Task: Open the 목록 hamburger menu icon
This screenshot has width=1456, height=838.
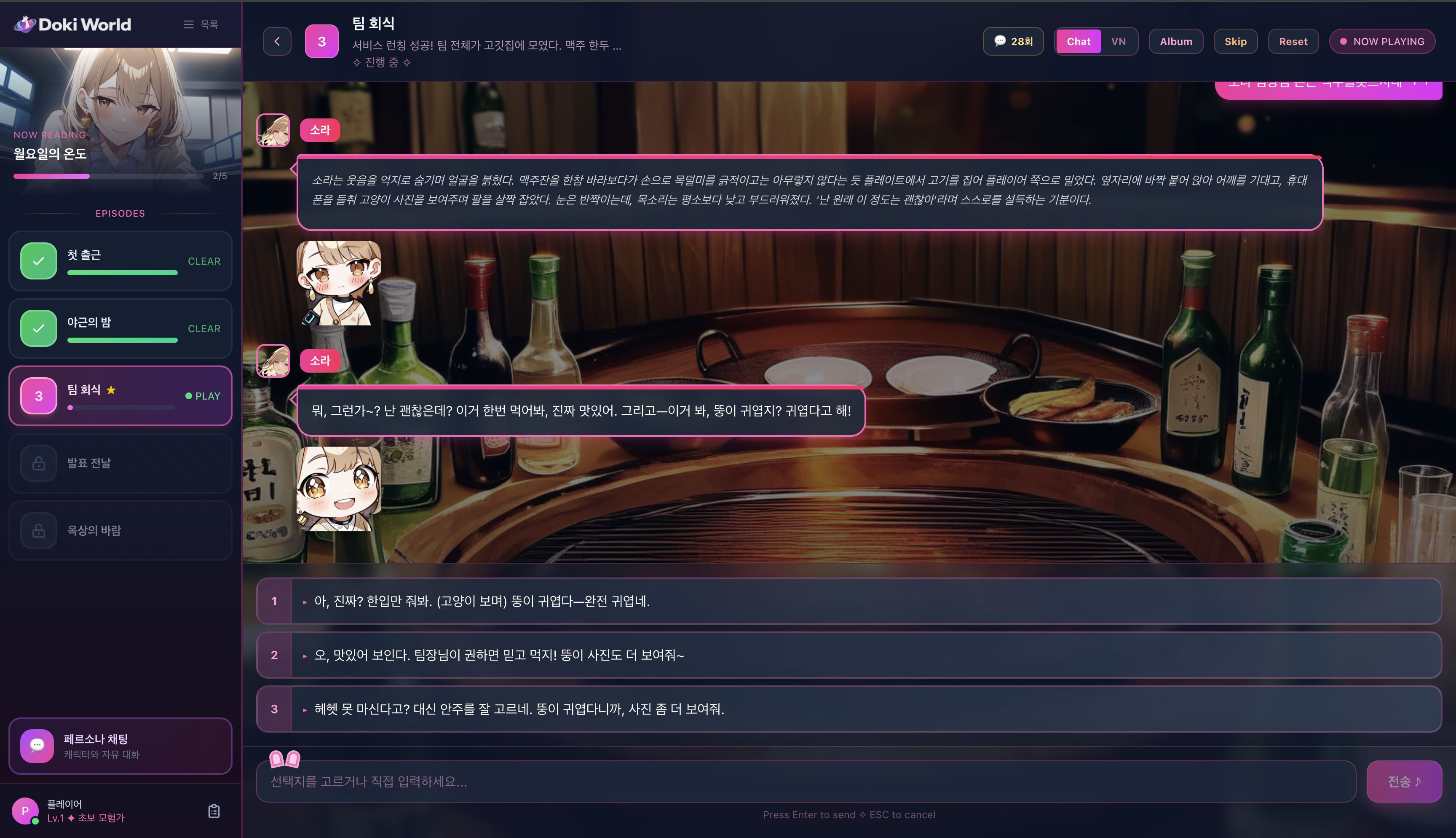Action: [x=188, y=24]
